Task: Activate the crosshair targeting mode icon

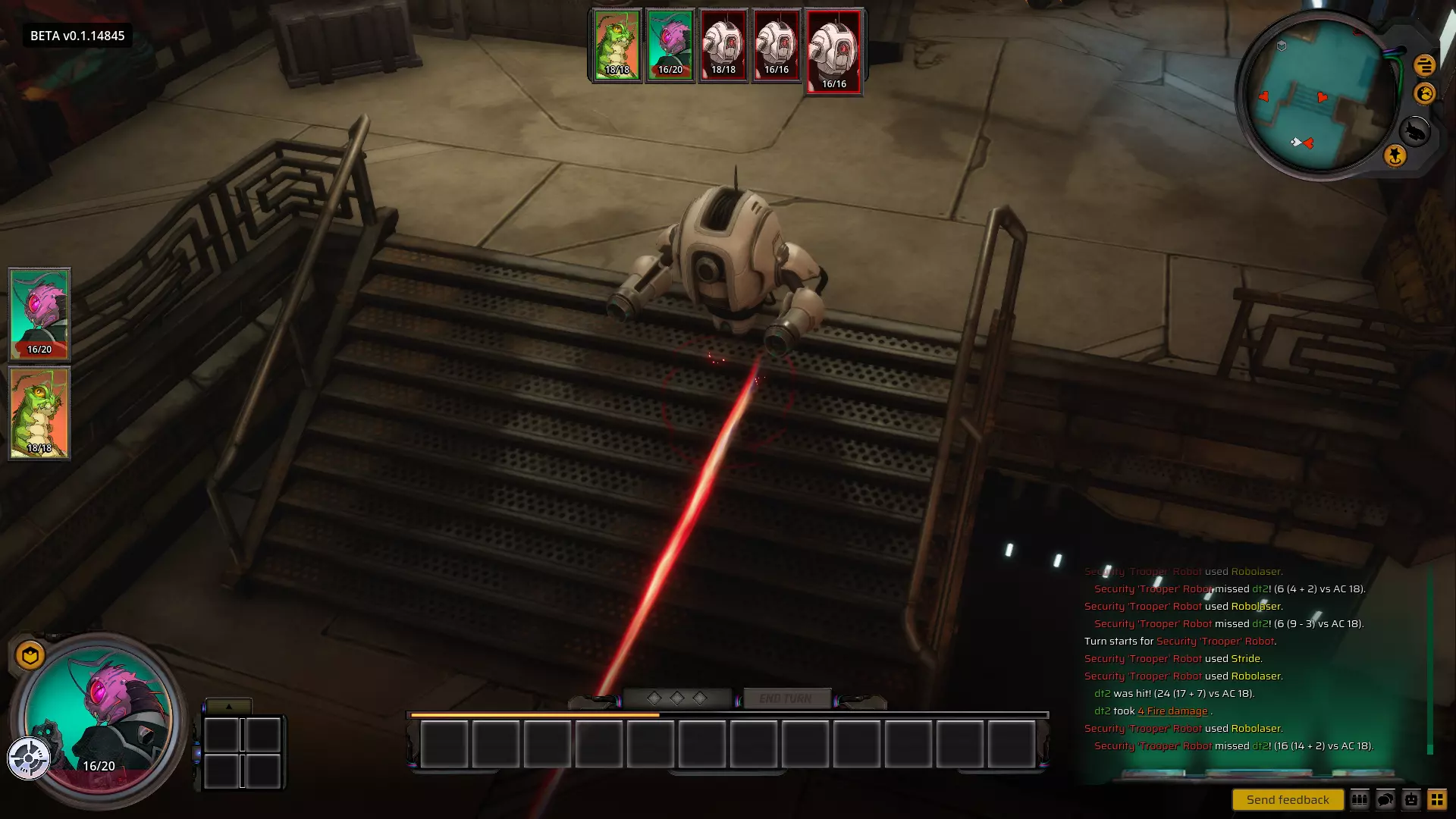Action: [x=29, y=758]
